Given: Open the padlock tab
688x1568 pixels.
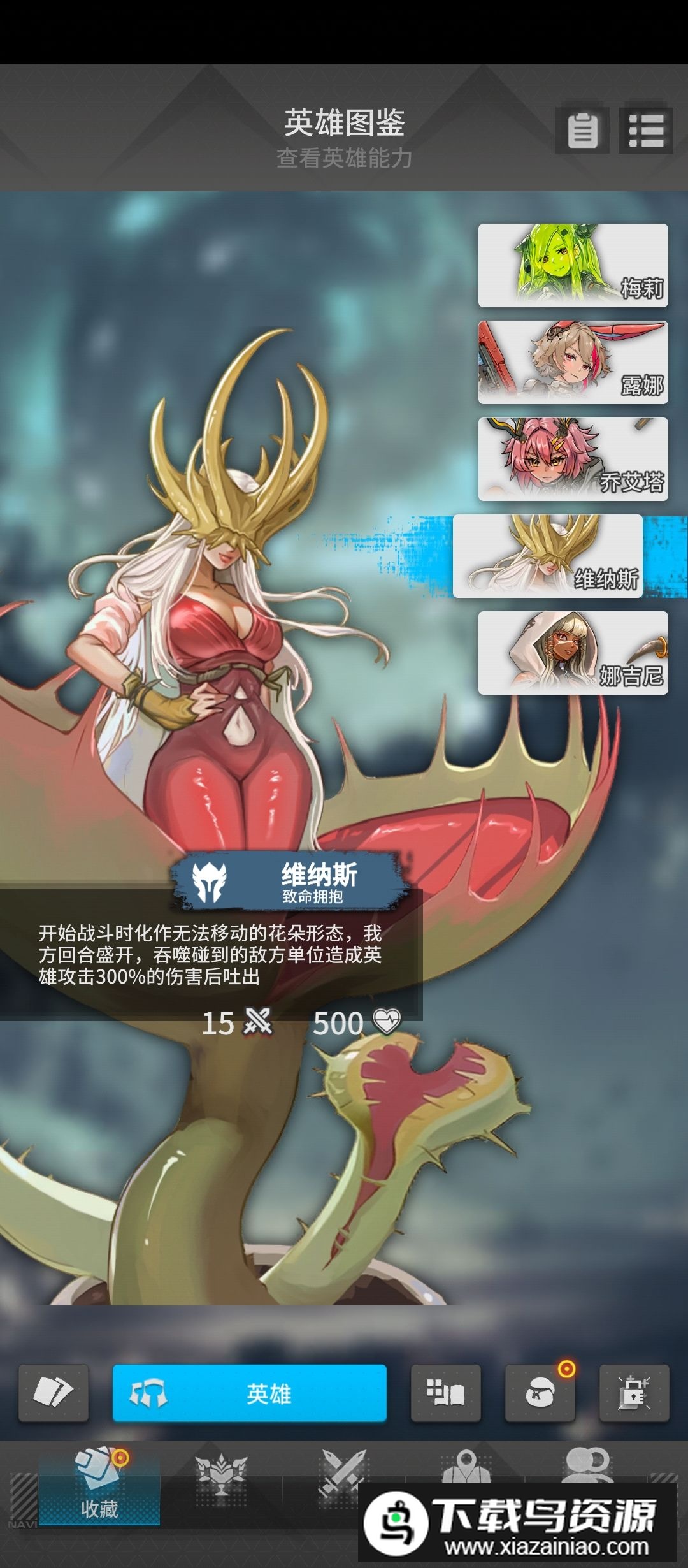Looking at the screenshot, I should pos(634,1393).
